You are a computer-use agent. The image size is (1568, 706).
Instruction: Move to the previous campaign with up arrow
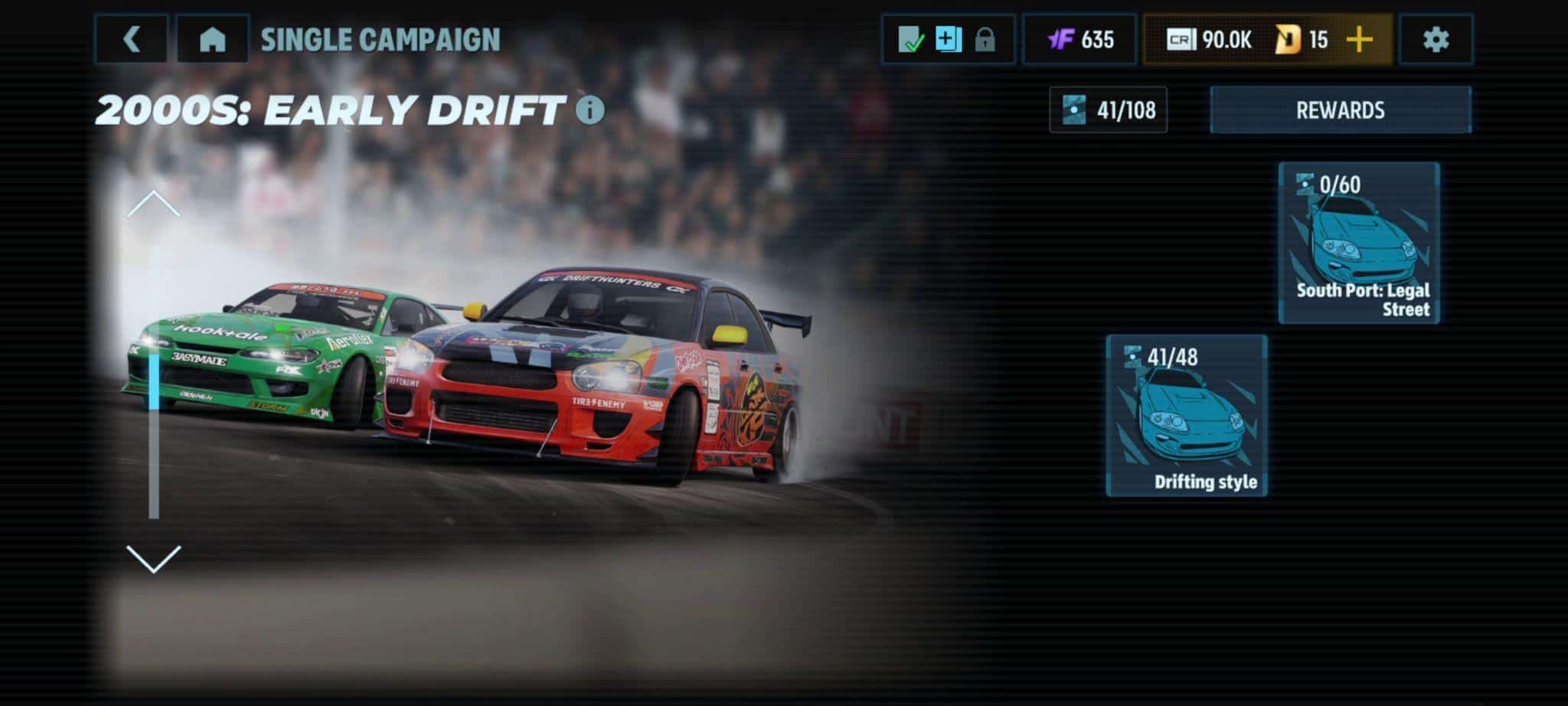154,204
